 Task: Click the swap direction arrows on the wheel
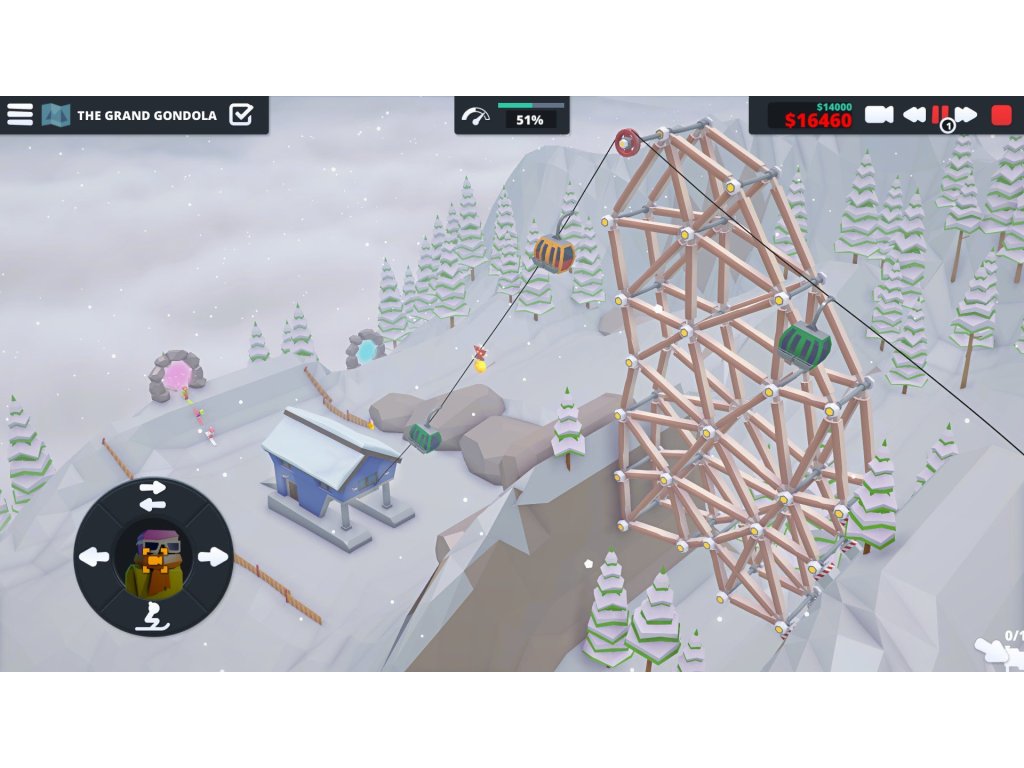click(153, 495)
